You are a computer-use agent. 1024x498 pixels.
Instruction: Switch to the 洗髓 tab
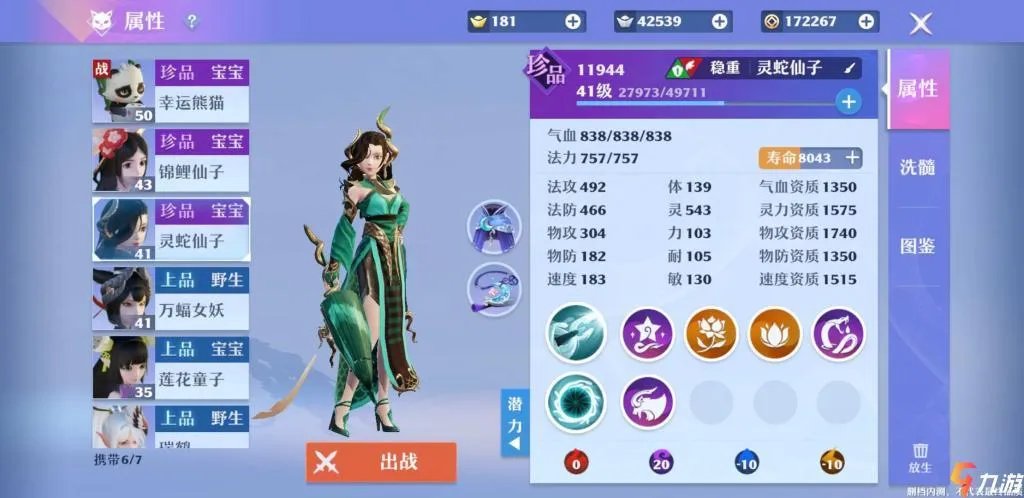(x=917, y=167)
